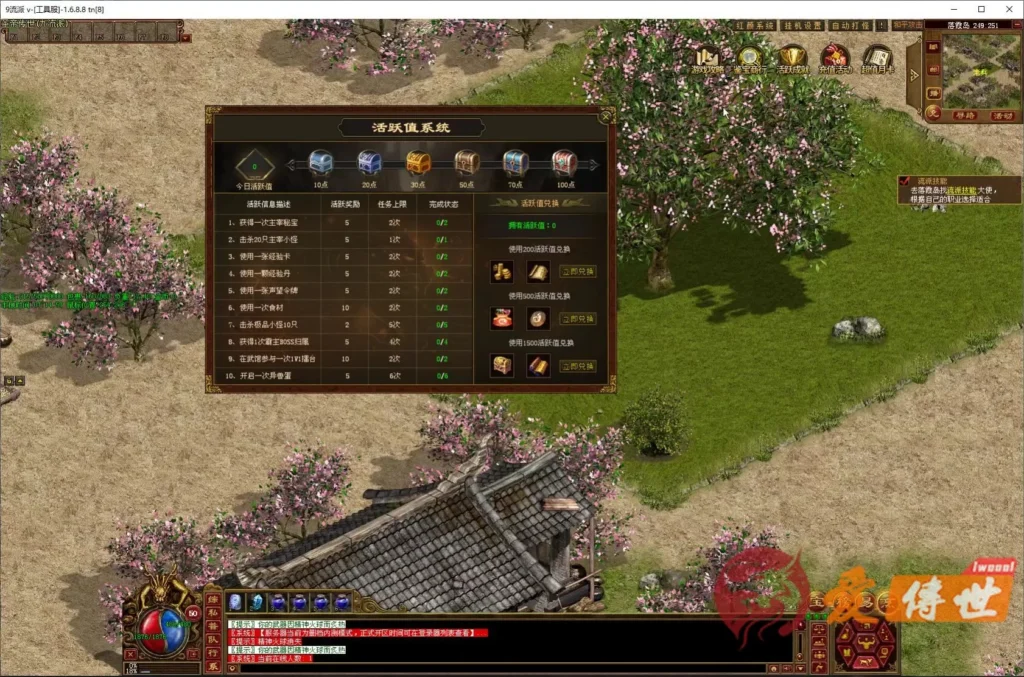
Task: Redeem the 200 activity points exchange
Action: [x=577, y=271]
